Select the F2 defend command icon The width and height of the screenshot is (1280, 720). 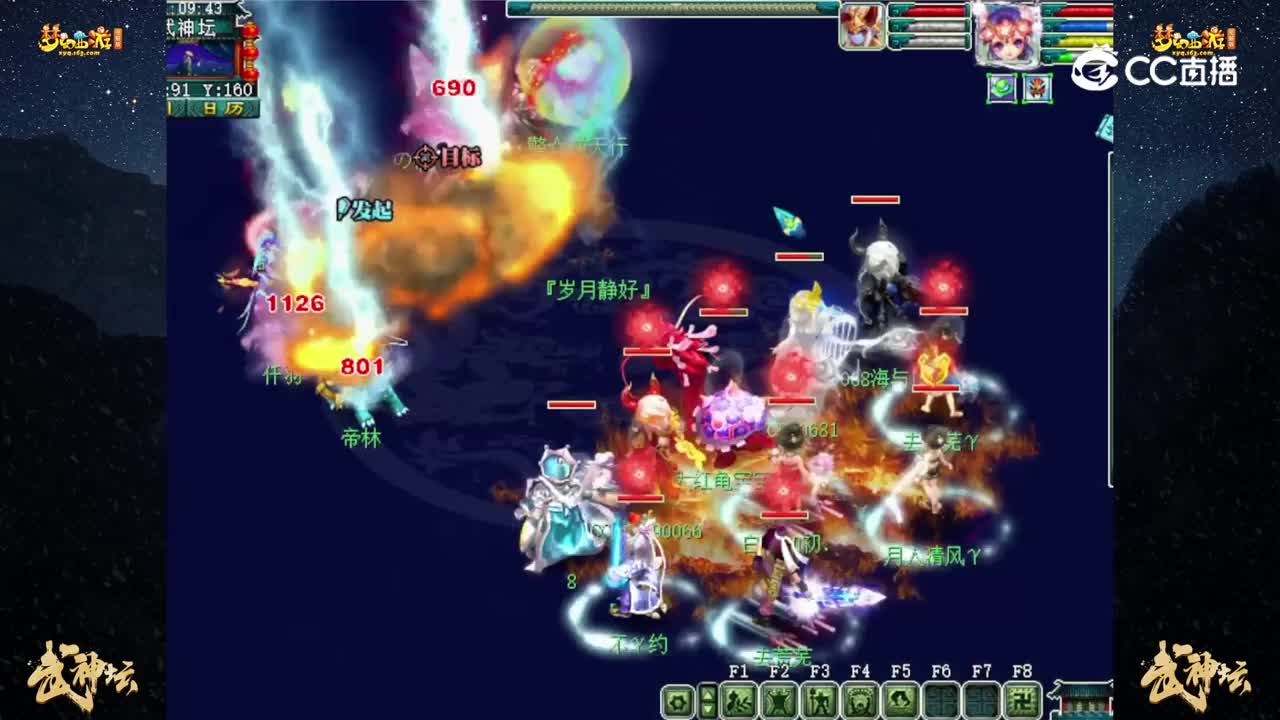(778, 702)
